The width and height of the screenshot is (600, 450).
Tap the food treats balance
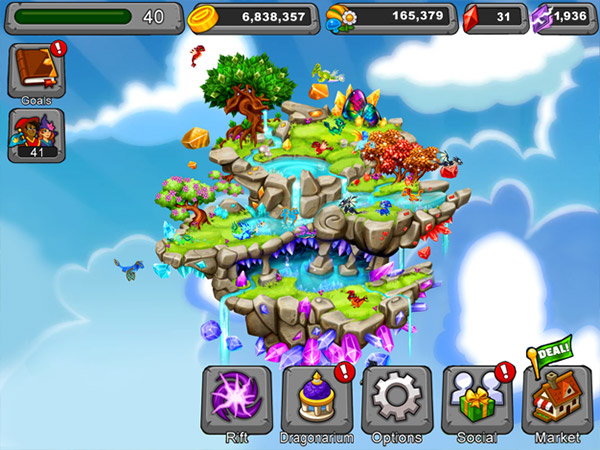point(392,17)
